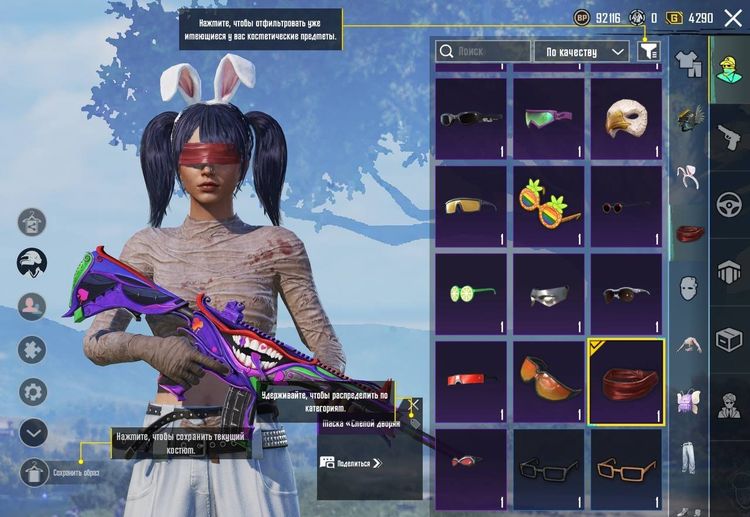Choose the yellow-lens visor glasses

tap(471, 206)
